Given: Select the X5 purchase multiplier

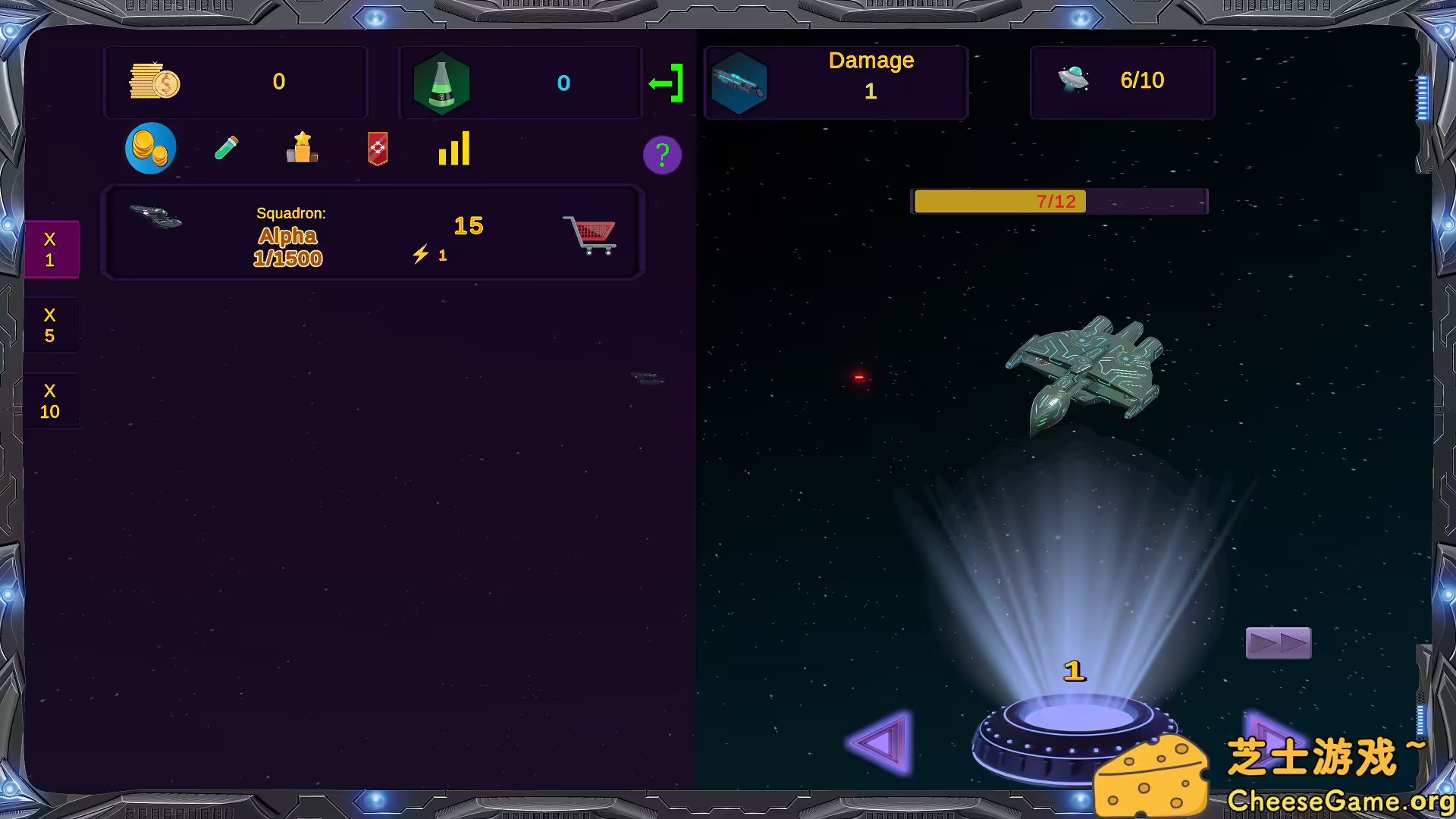Looking at the screenshot, I should point(50,325).
